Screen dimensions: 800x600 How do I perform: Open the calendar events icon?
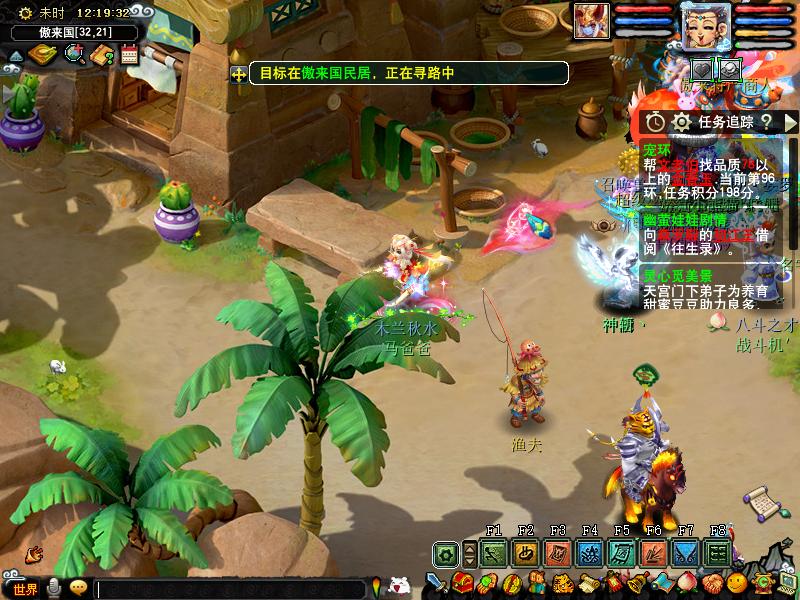(x=129, y=54)
